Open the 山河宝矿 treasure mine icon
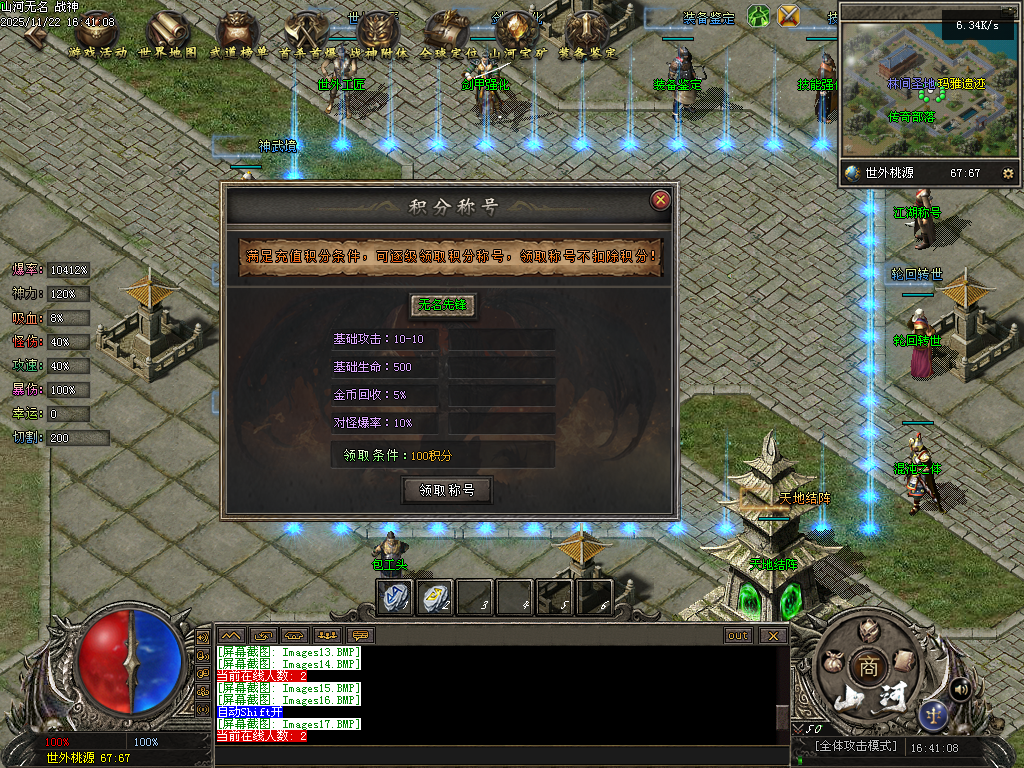The image size is (1024, 768). tap(516, 35)
